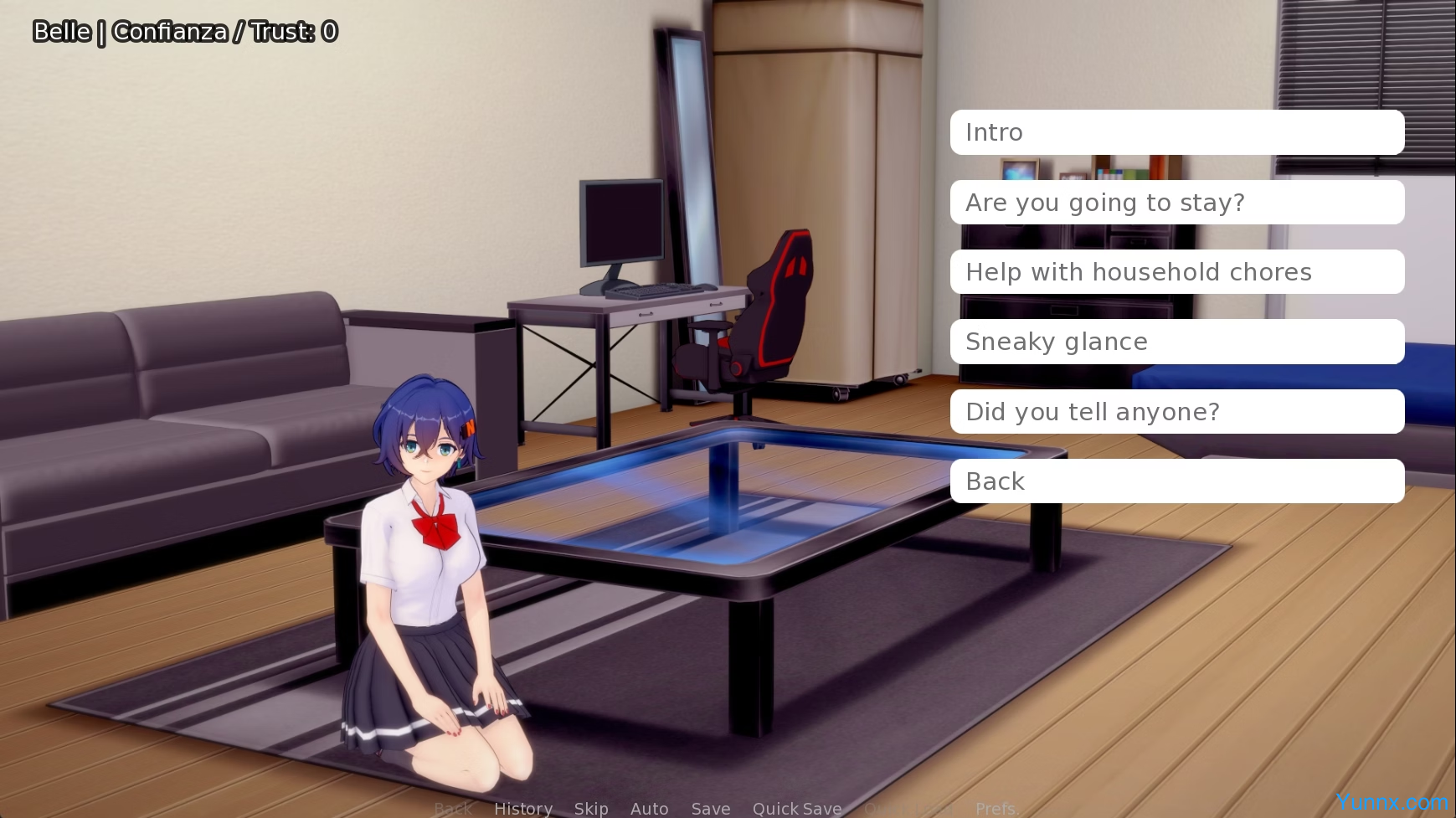The height and width of the screenshot is (818, 1456).
Task: Choose Back in the choice list
Action: (1176, 481)
